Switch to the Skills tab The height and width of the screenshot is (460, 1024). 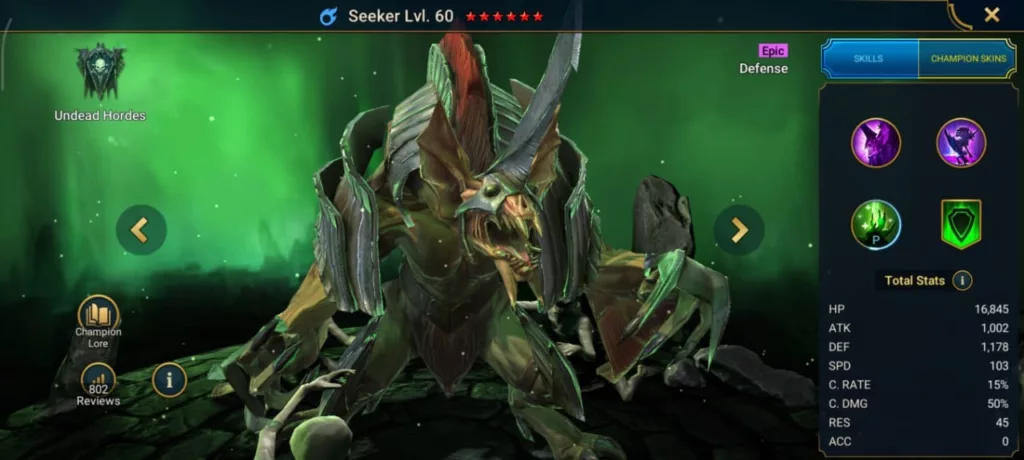[869, 59]
